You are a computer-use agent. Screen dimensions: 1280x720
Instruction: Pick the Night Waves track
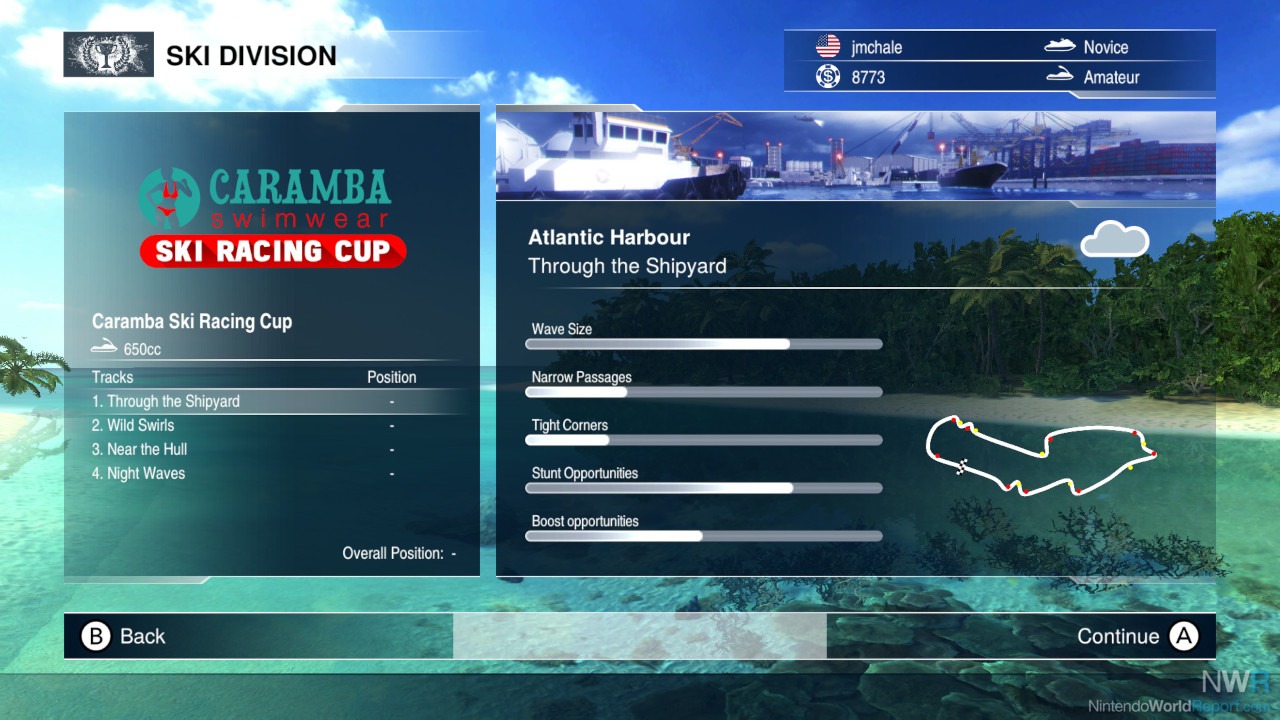(139, 473)
